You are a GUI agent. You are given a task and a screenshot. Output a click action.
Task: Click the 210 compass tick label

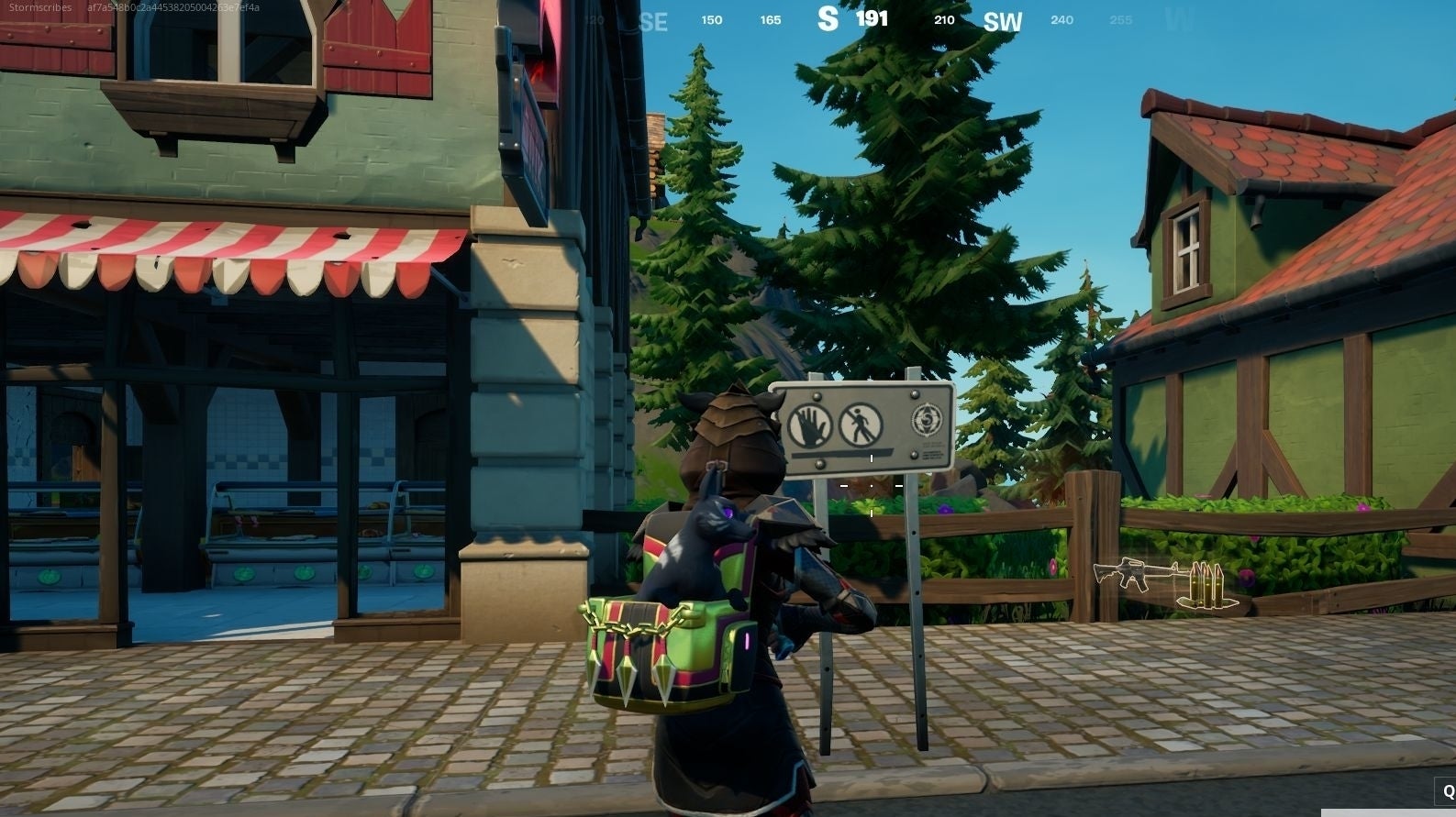(x=943, y=19)
